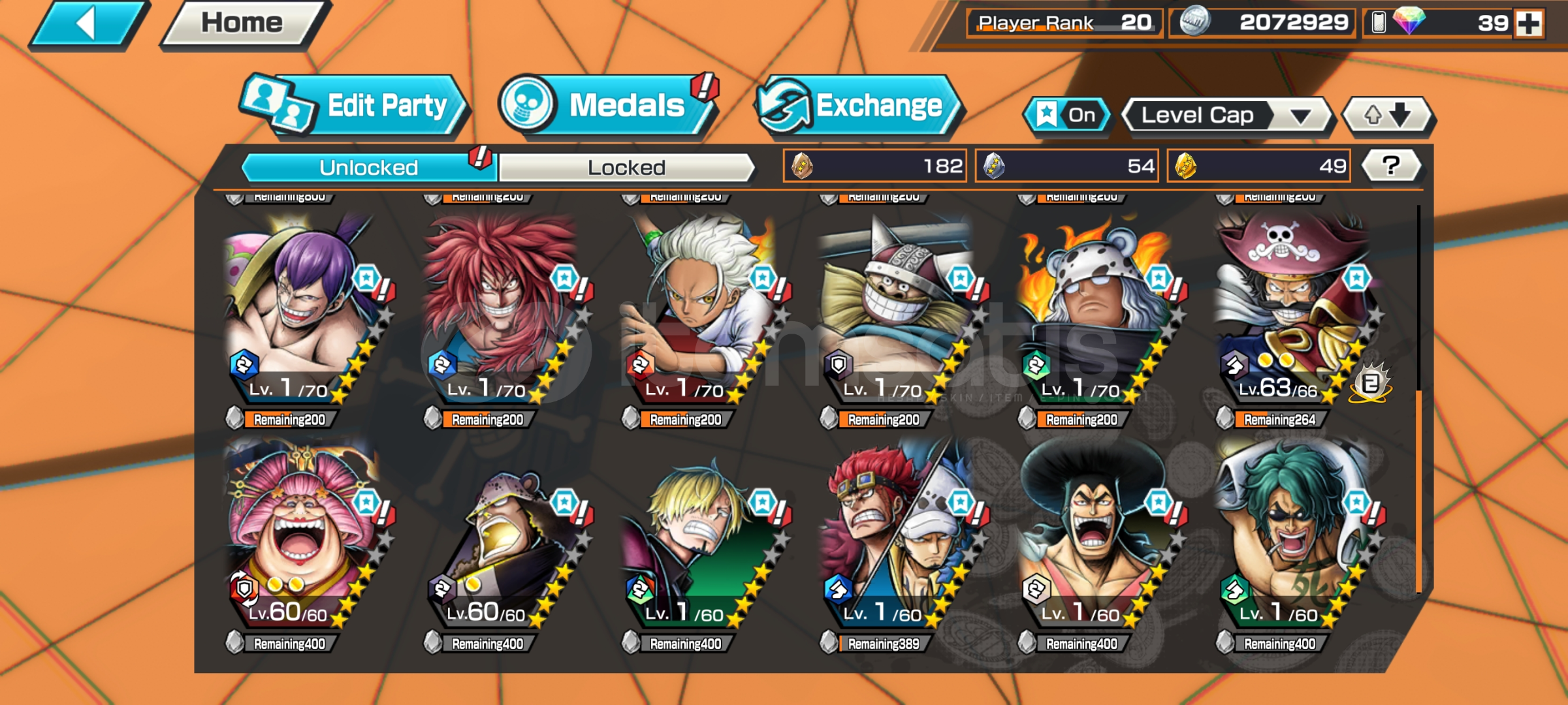Go back with the arrow button

coord(88,24)
